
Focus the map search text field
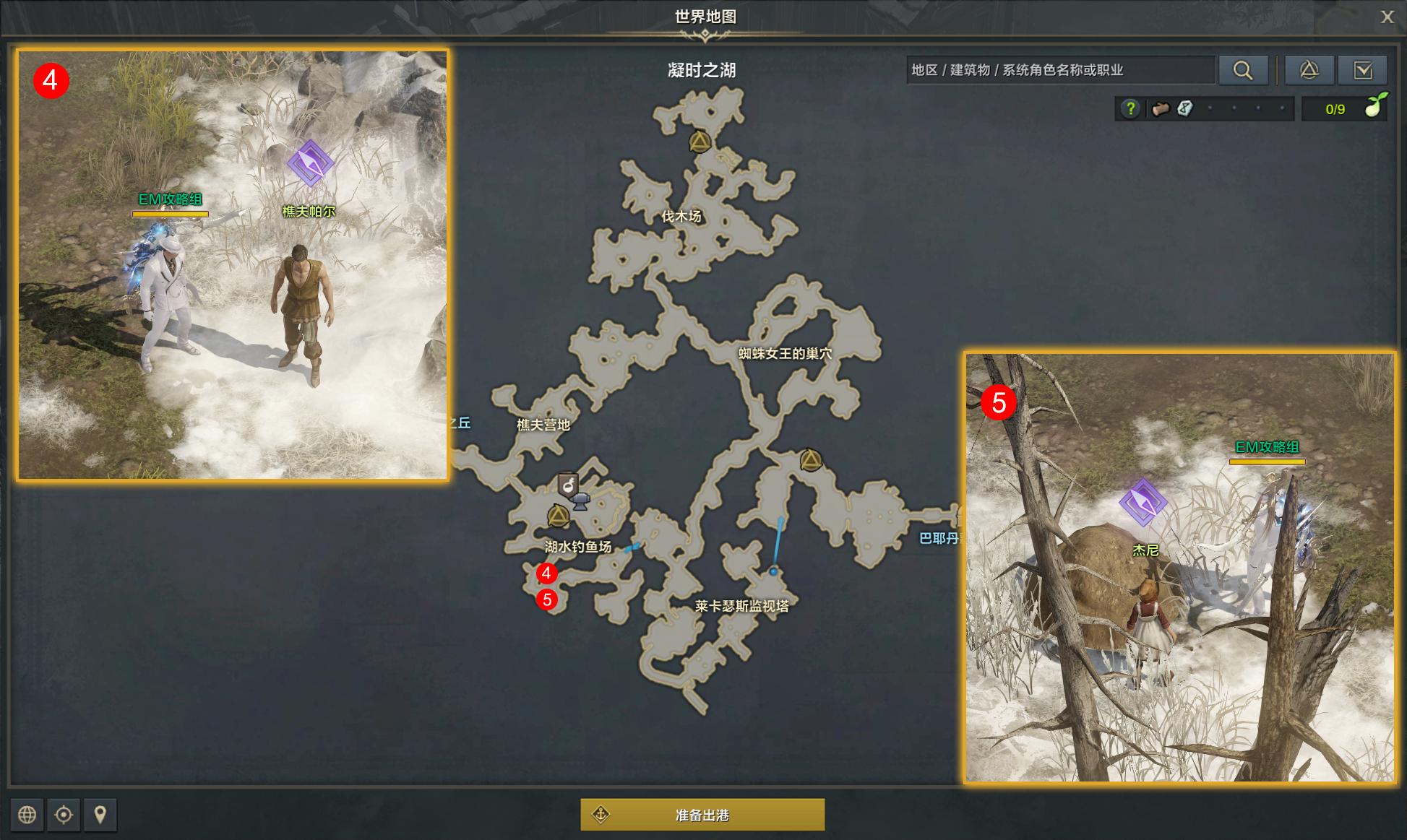point(1059,70)
